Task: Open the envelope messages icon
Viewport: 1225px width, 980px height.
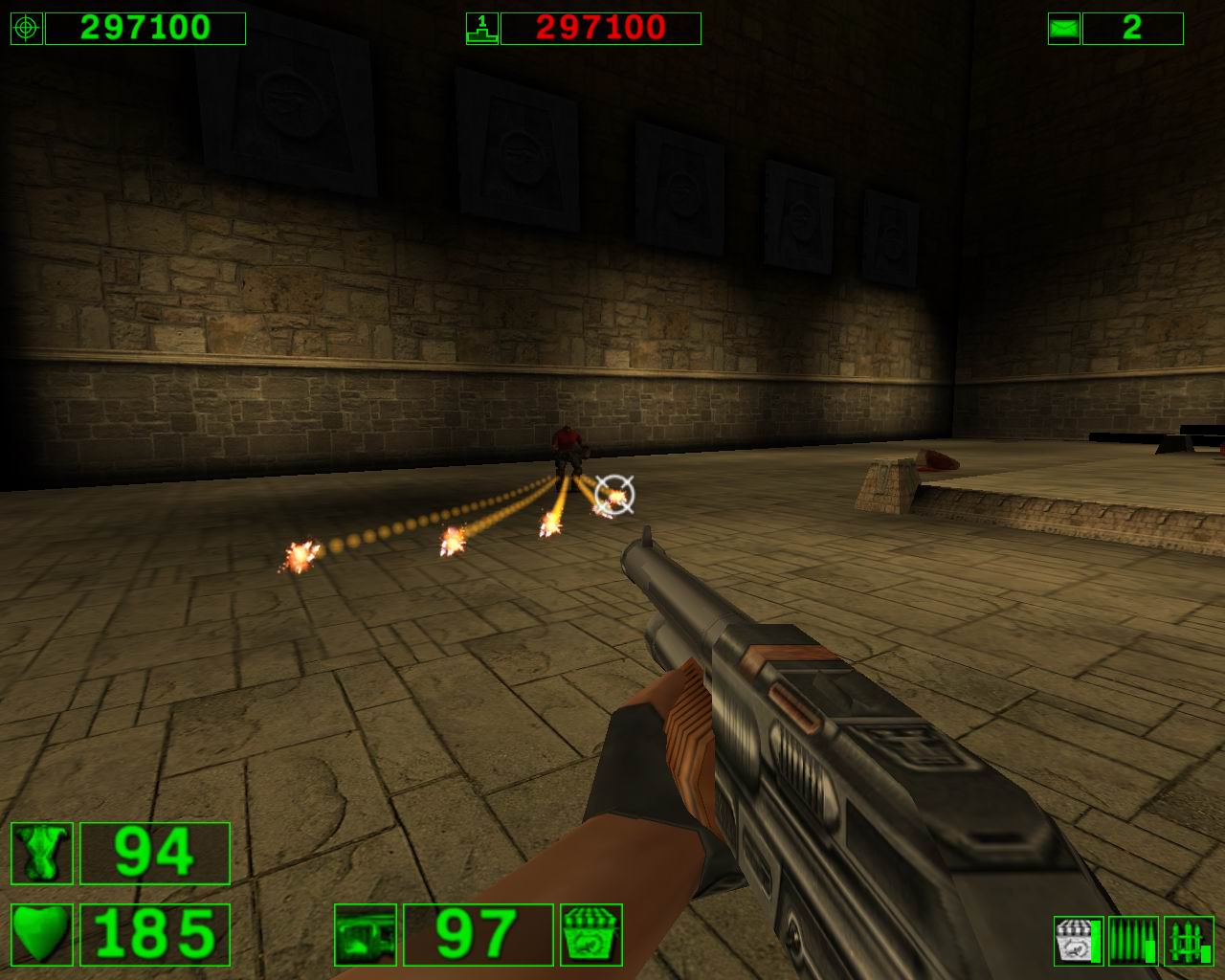Action: tap(1063, 29)
